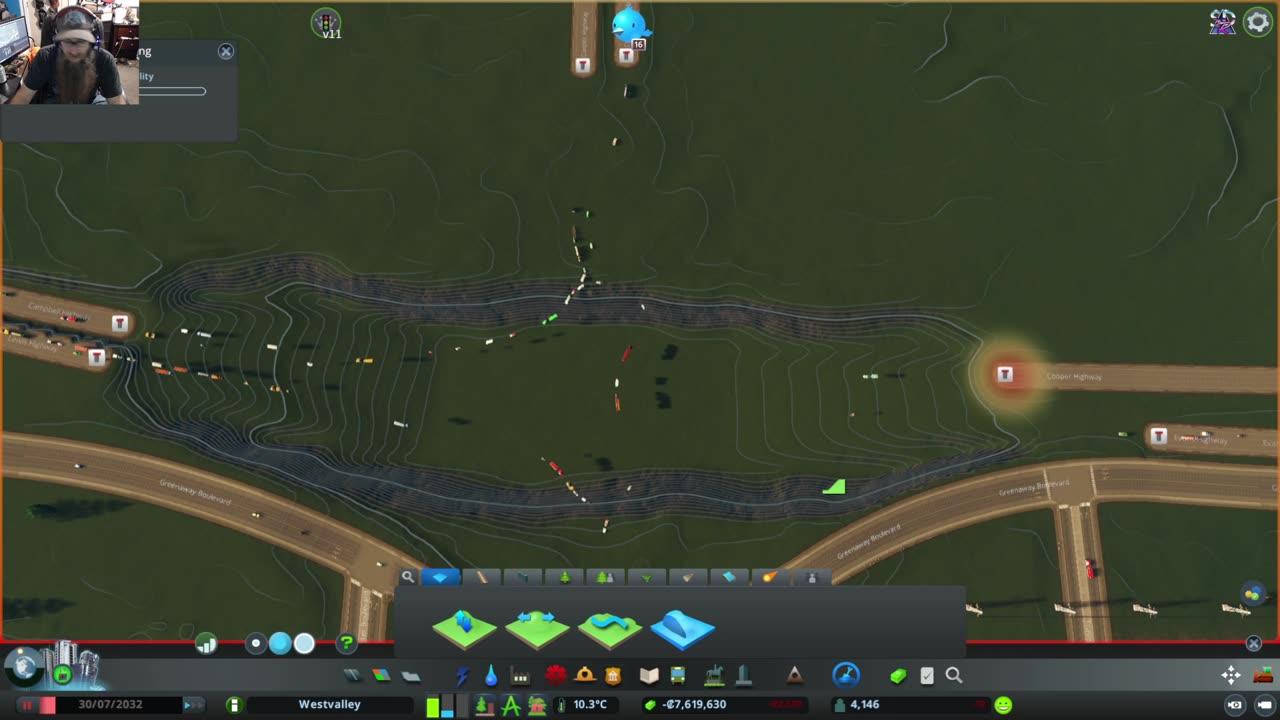Click the Westvalley city name

click(330, 704)
